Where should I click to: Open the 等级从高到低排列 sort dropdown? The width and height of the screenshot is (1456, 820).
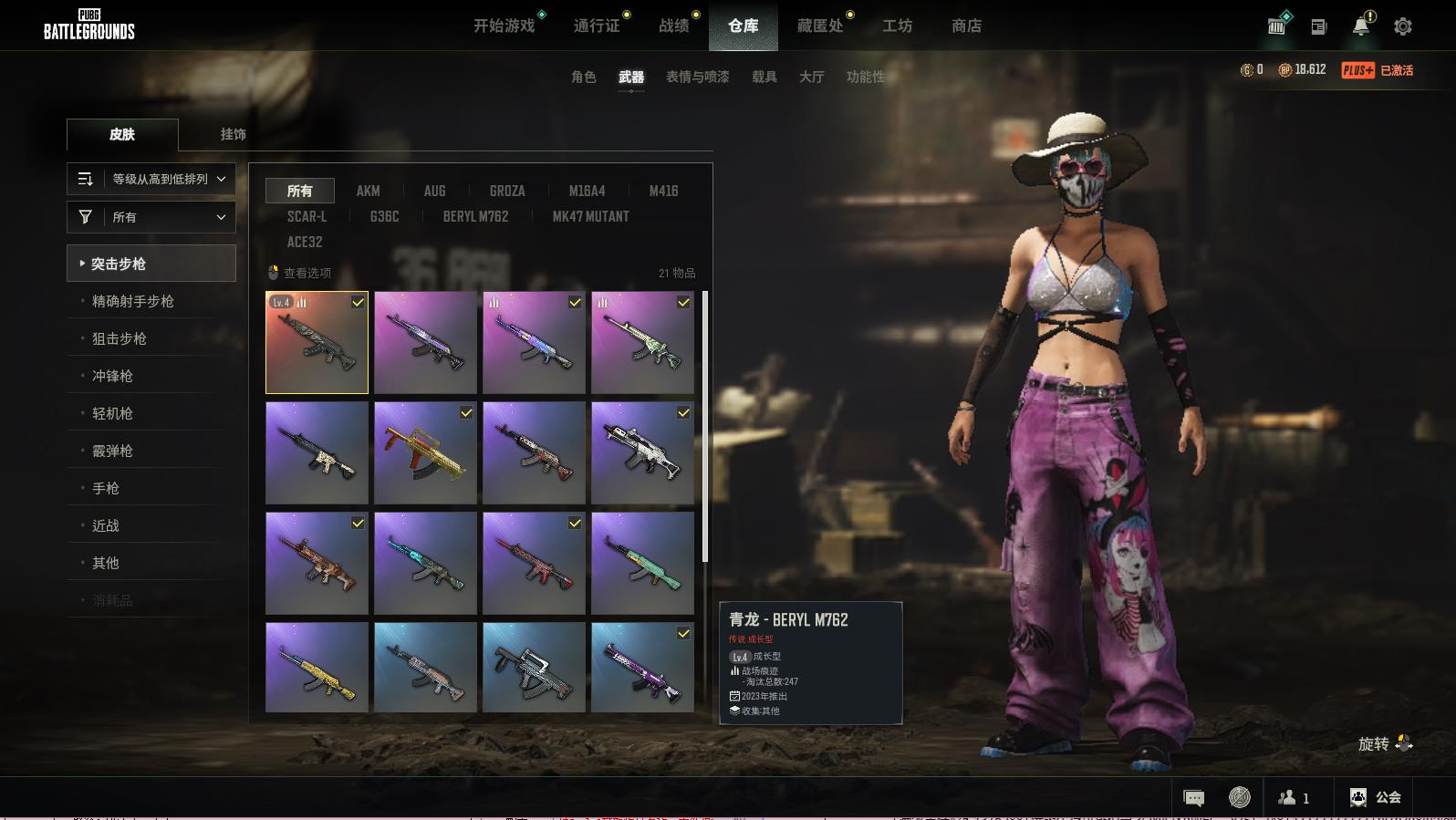click(151, 179)
